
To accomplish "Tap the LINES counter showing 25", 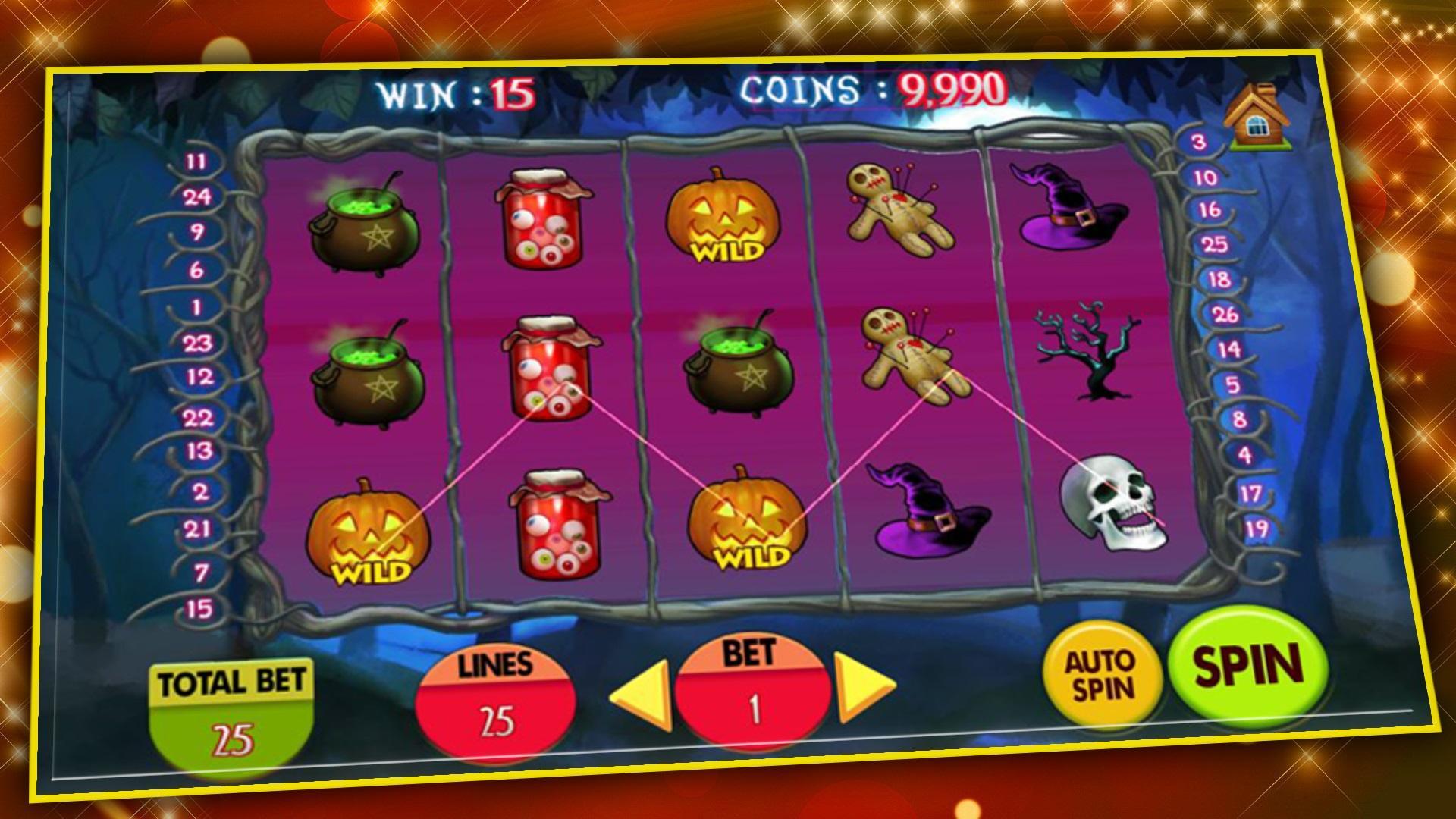I will tap(497, 701).
